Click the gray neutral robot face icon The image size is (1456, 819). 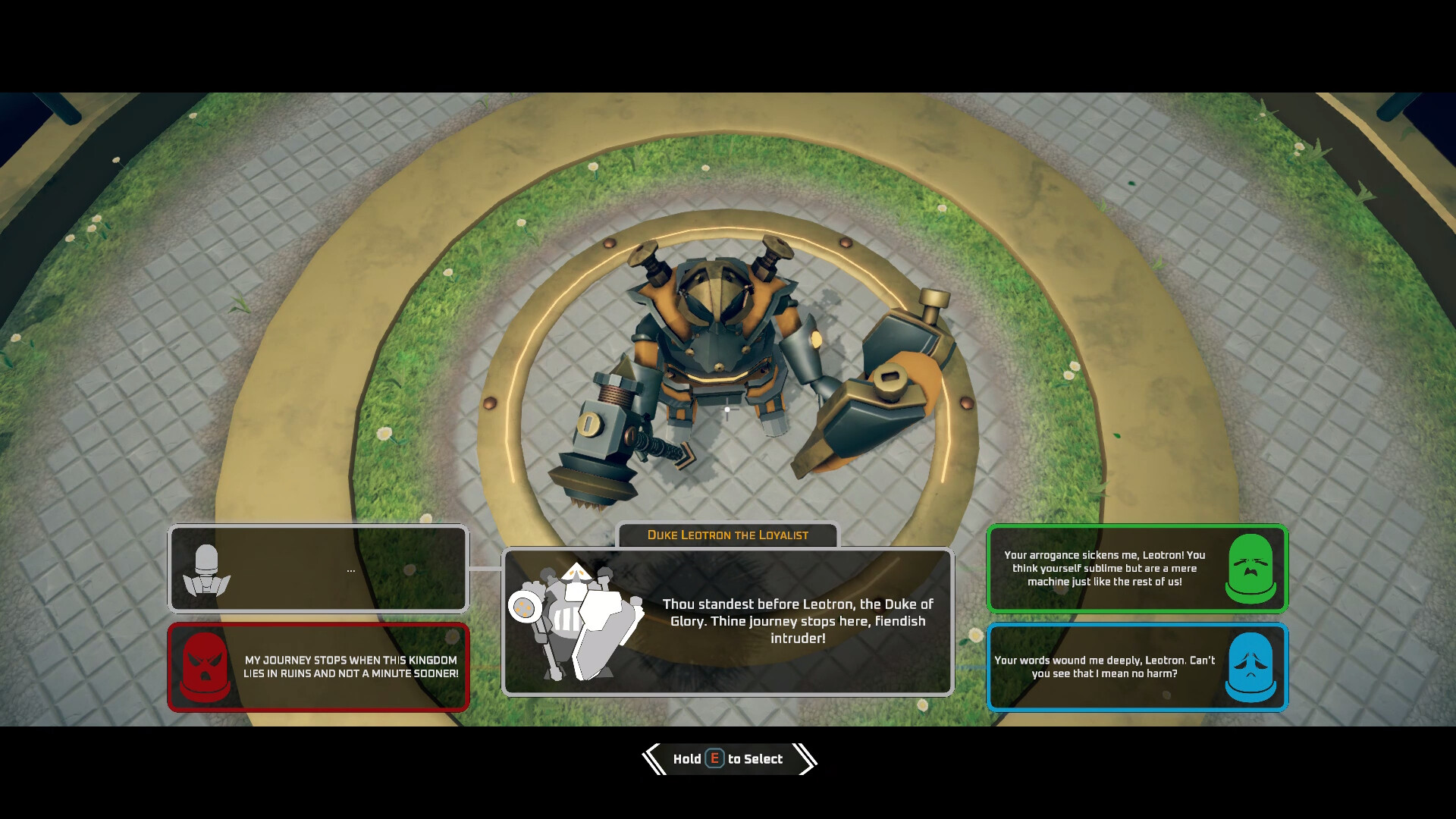(x=205, y=568)
